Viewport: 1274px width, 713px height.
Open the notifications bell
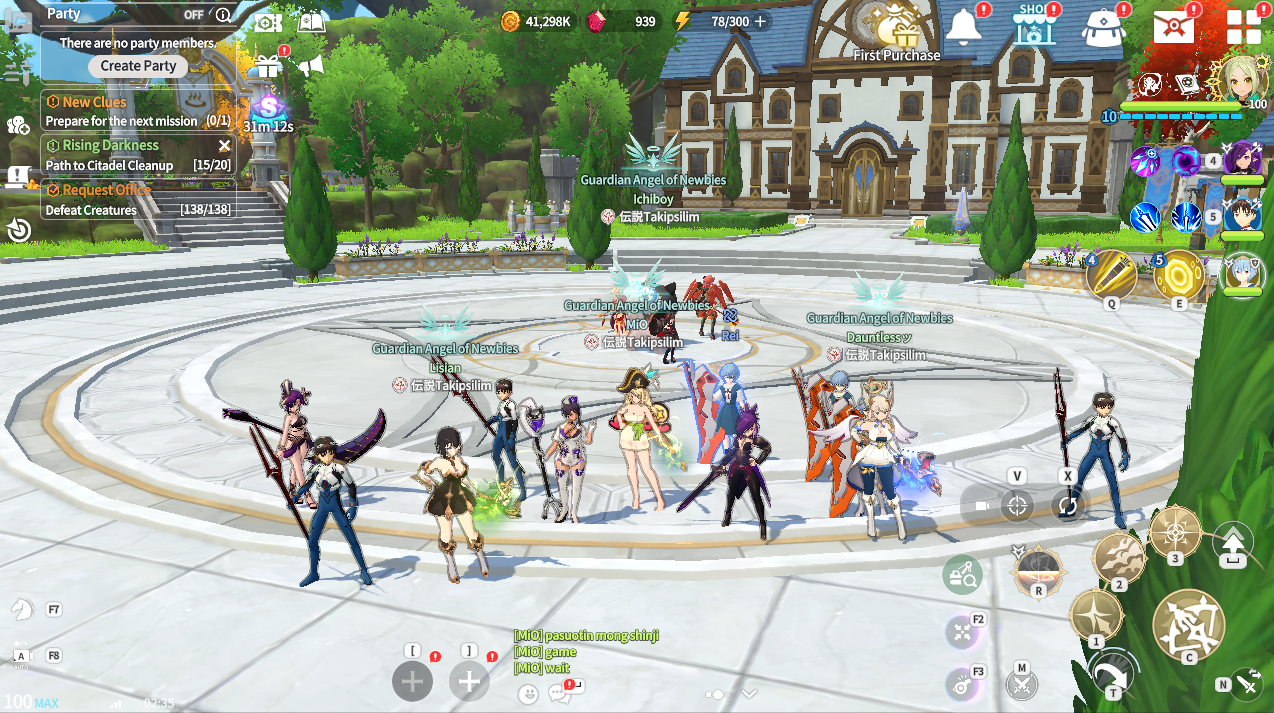point(963,27)
